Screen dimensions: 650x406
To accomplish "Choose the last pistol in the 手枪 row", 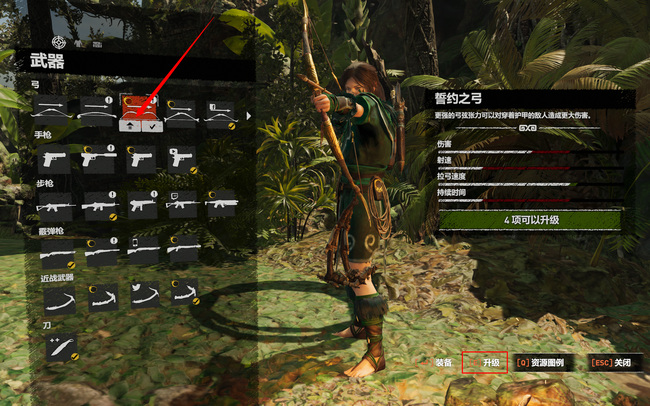I will pos(181,157).
